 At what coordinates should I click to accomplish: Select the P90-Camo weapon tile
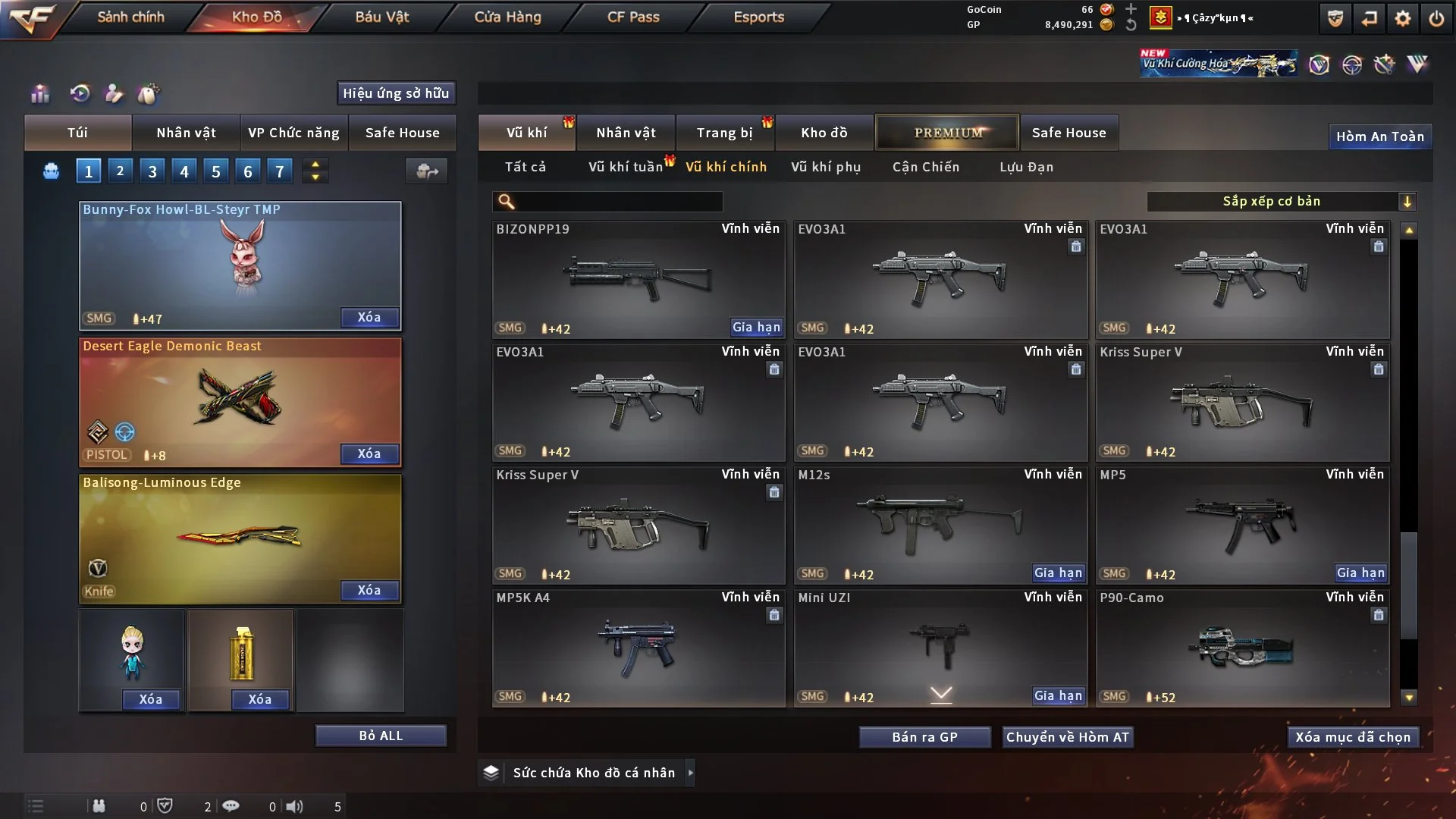point(1242,648)
